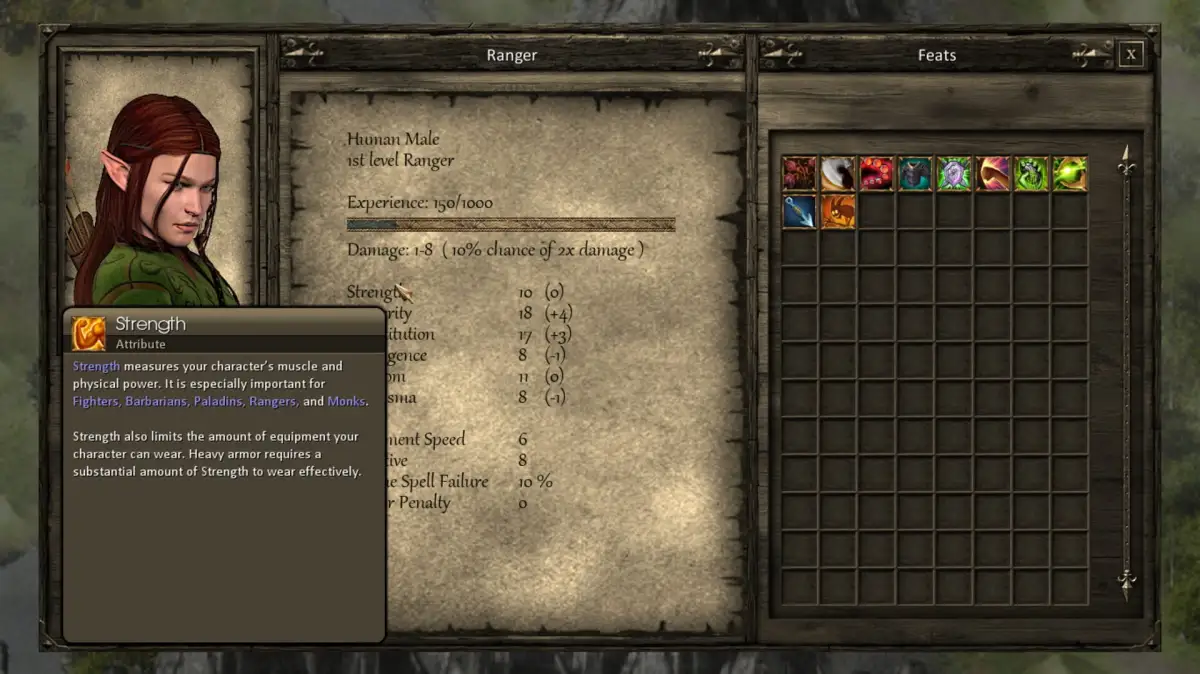
Task: Select the white axe blade feat icon
Action: tap(838, 174)
